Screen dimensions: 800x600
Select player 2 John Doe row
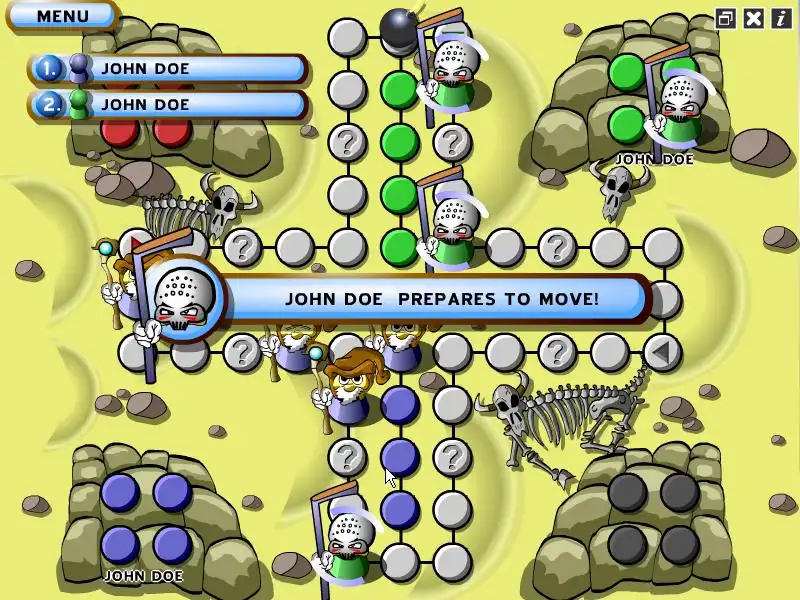168,104
